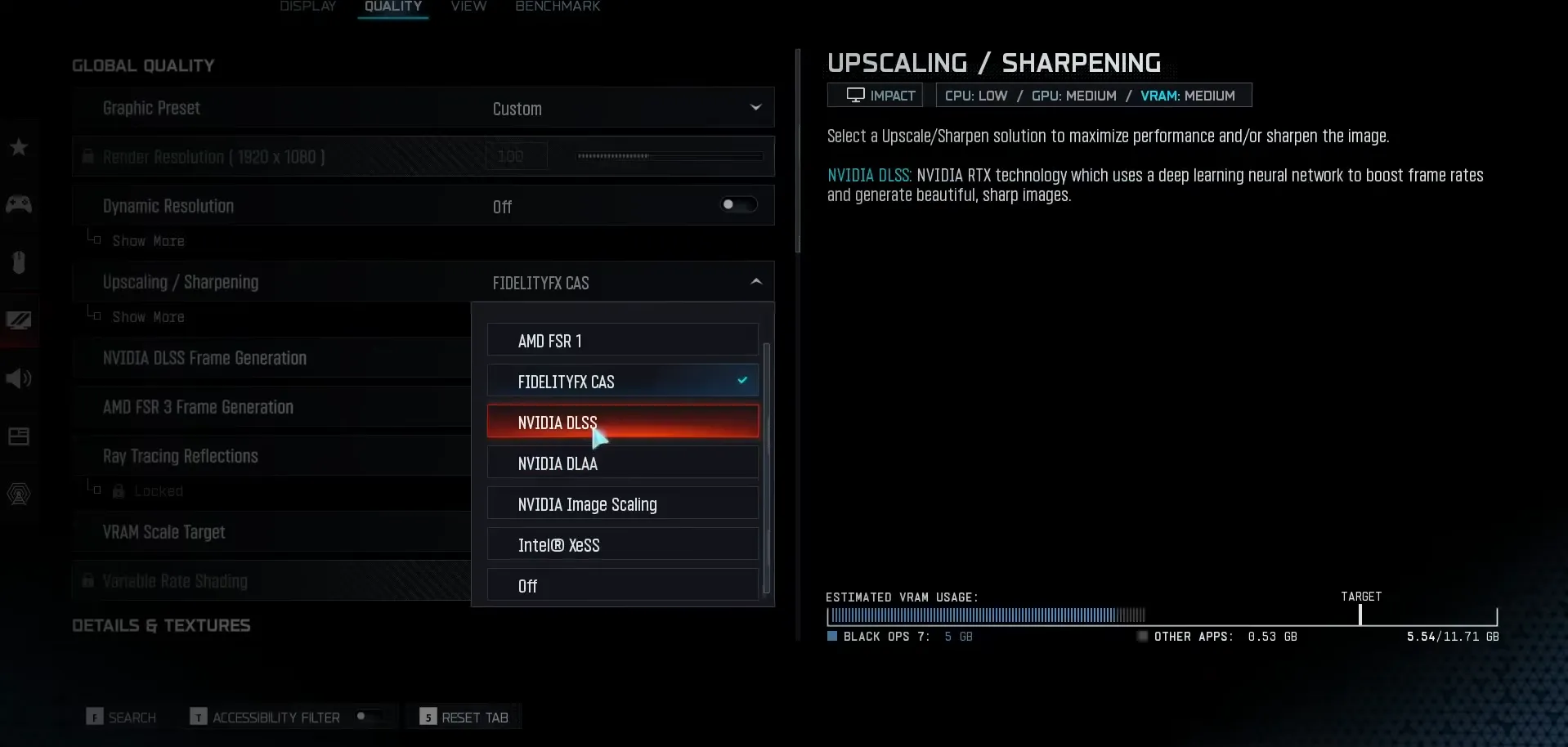Expand Show More under Dynamic Resolution

148,240
